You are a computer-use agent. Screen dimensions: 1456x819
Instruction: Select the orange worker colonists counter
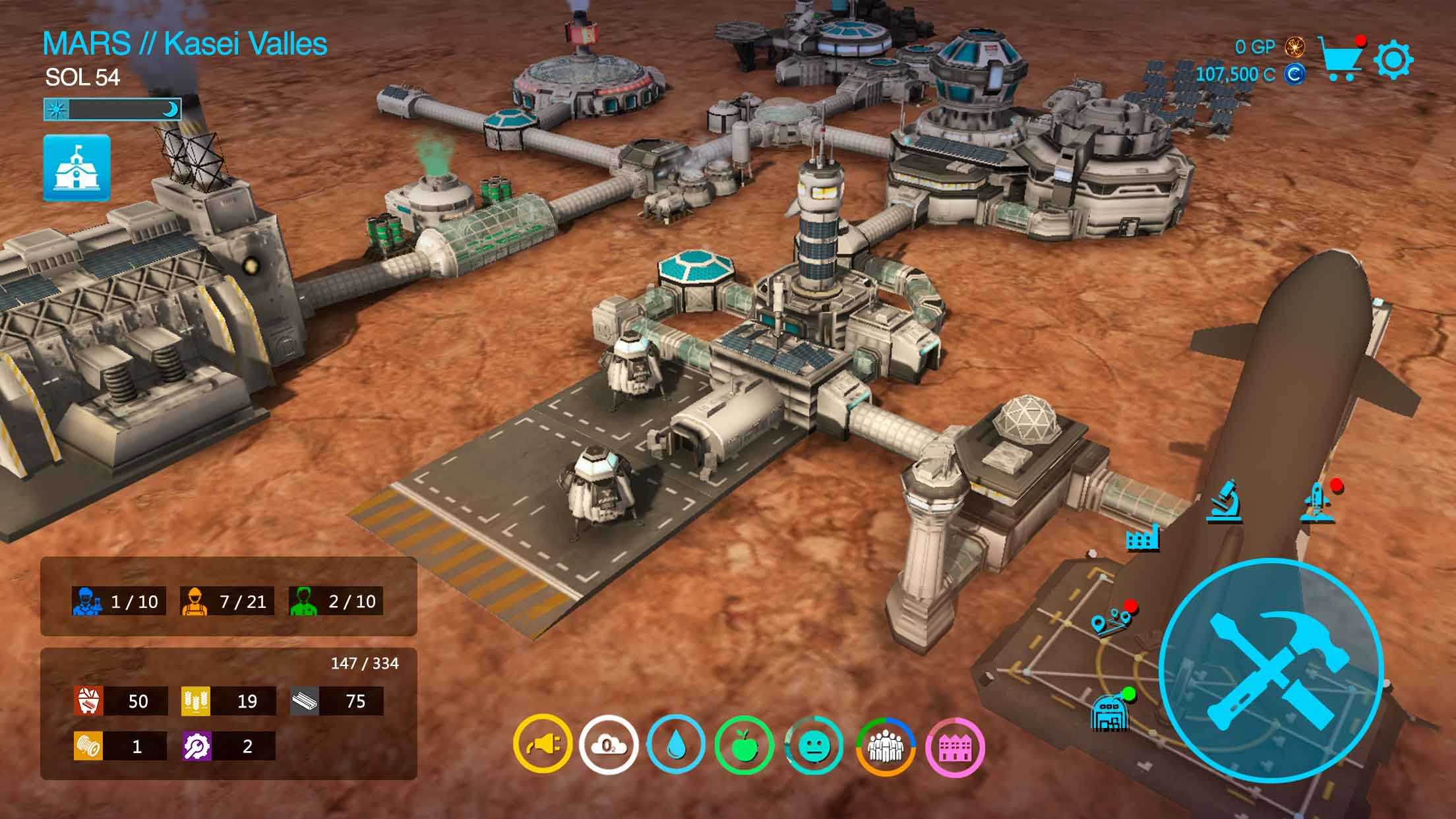pyautogui.click(x=224, y=601)
